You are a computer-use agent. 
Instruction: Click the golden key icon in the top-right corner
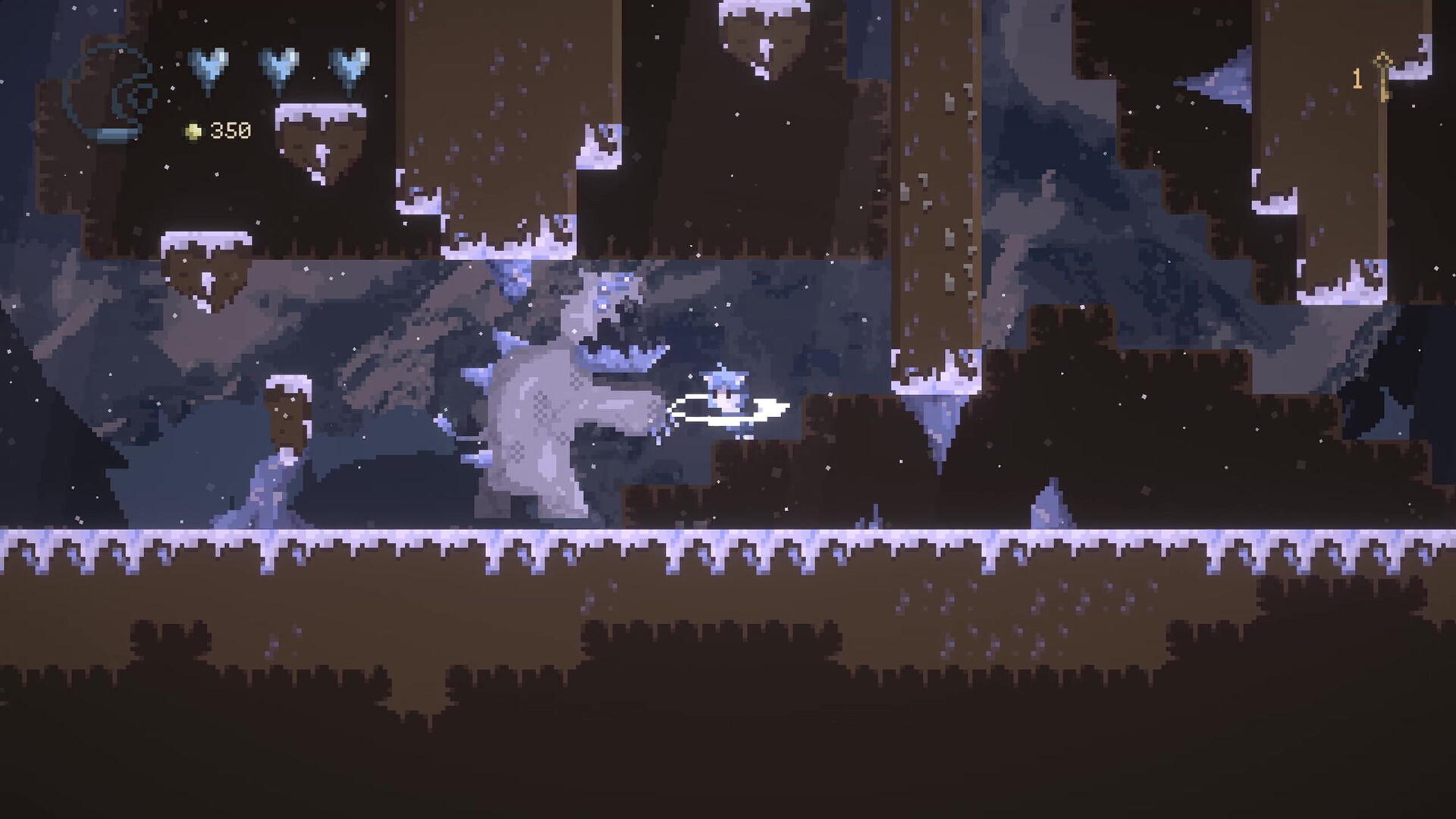1383,76
